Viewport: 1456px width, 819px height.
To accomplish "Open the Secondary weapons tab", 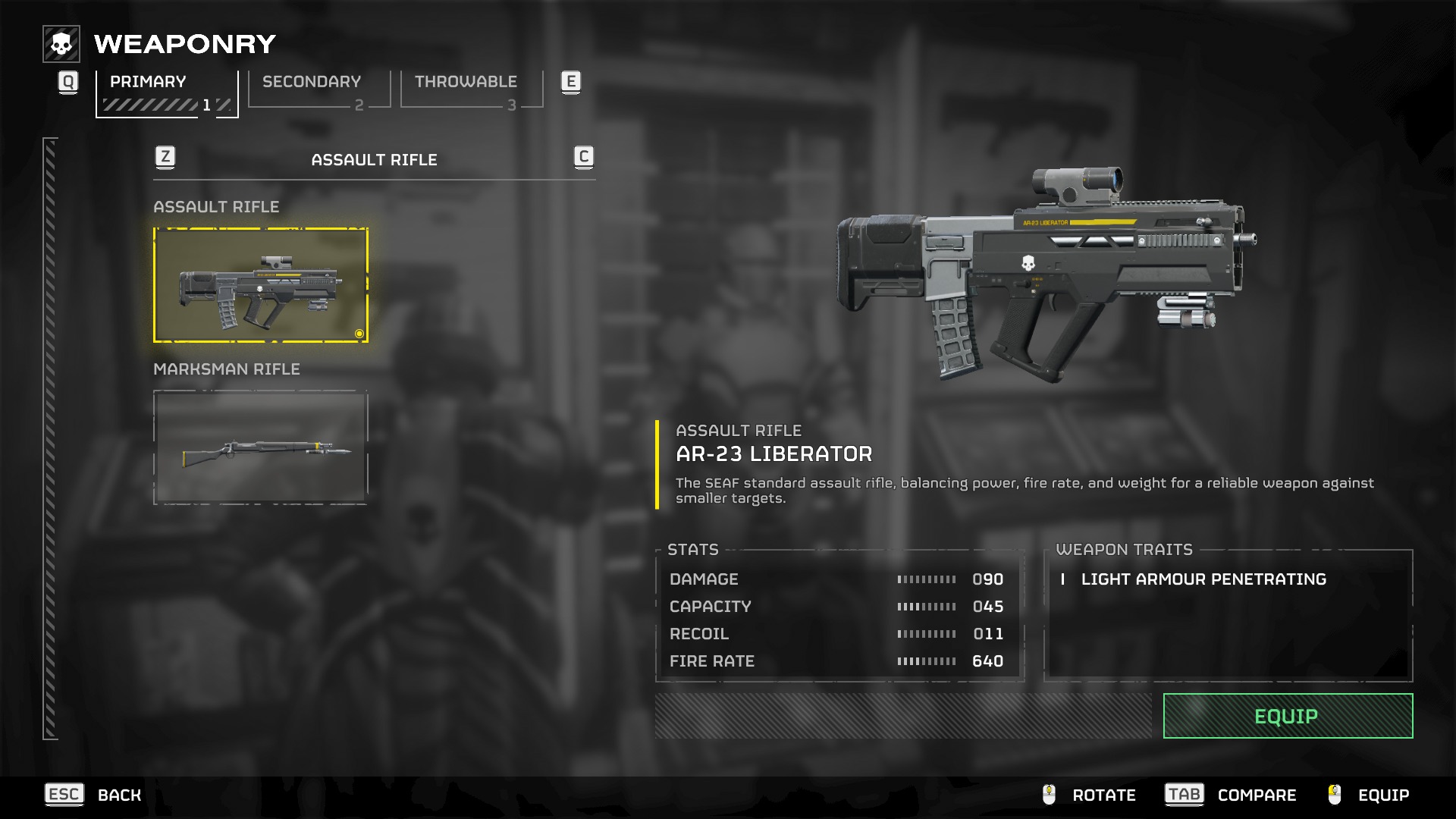I will pos(318,90).
